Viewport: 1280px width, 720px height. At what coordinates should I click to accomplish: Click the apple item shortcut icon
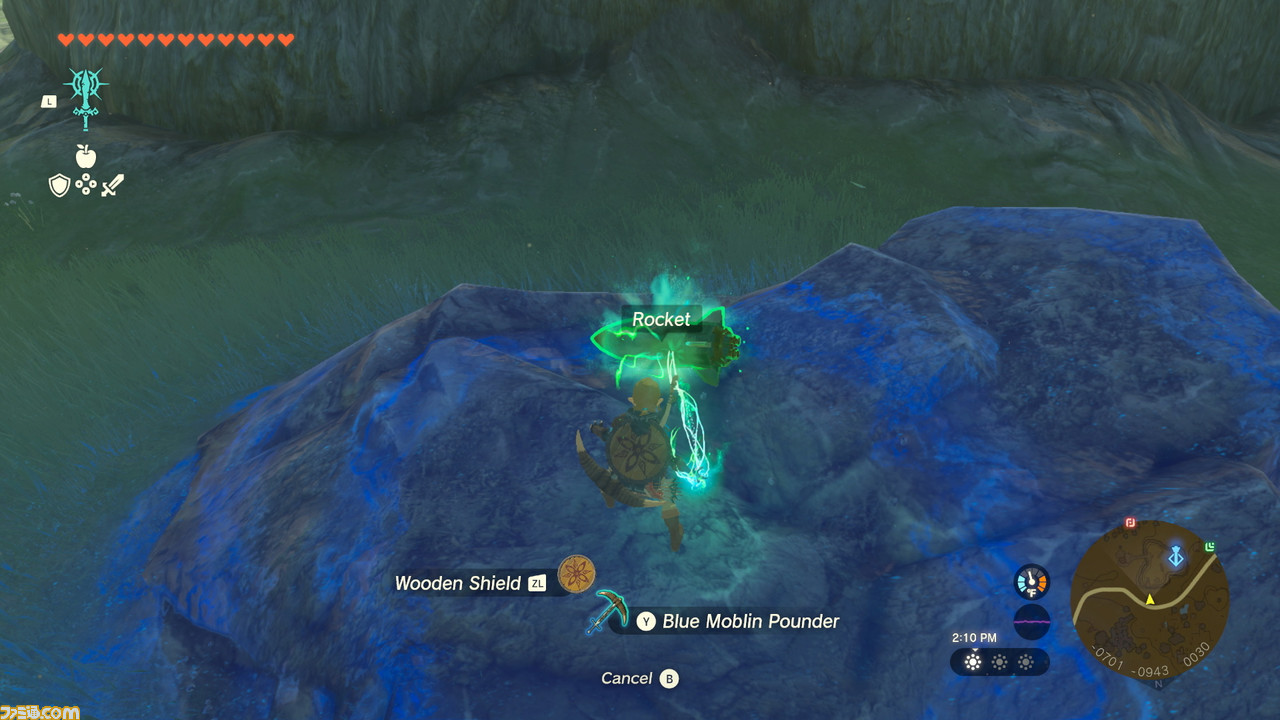point(86,155)
